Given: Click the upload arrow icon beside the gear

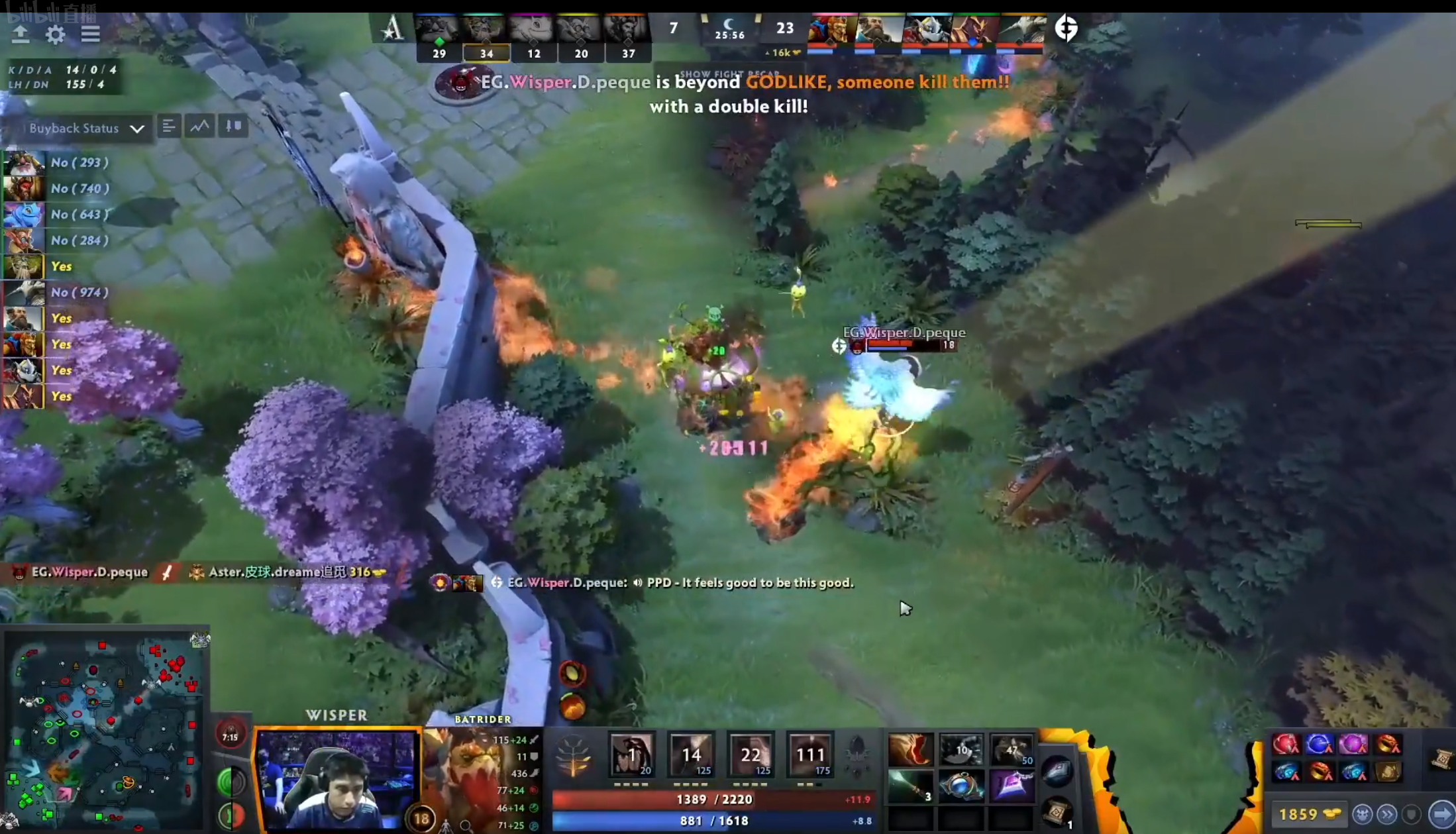Looking at the screenshot, I should tap(21, 34).
